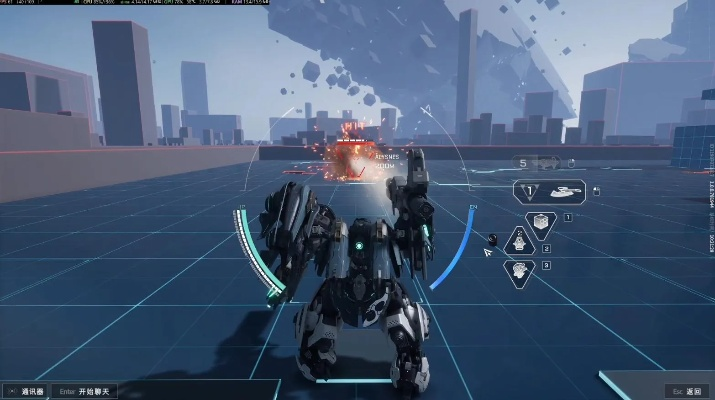
Task: Activate the fist ability icon
Action: click(518, 270)
